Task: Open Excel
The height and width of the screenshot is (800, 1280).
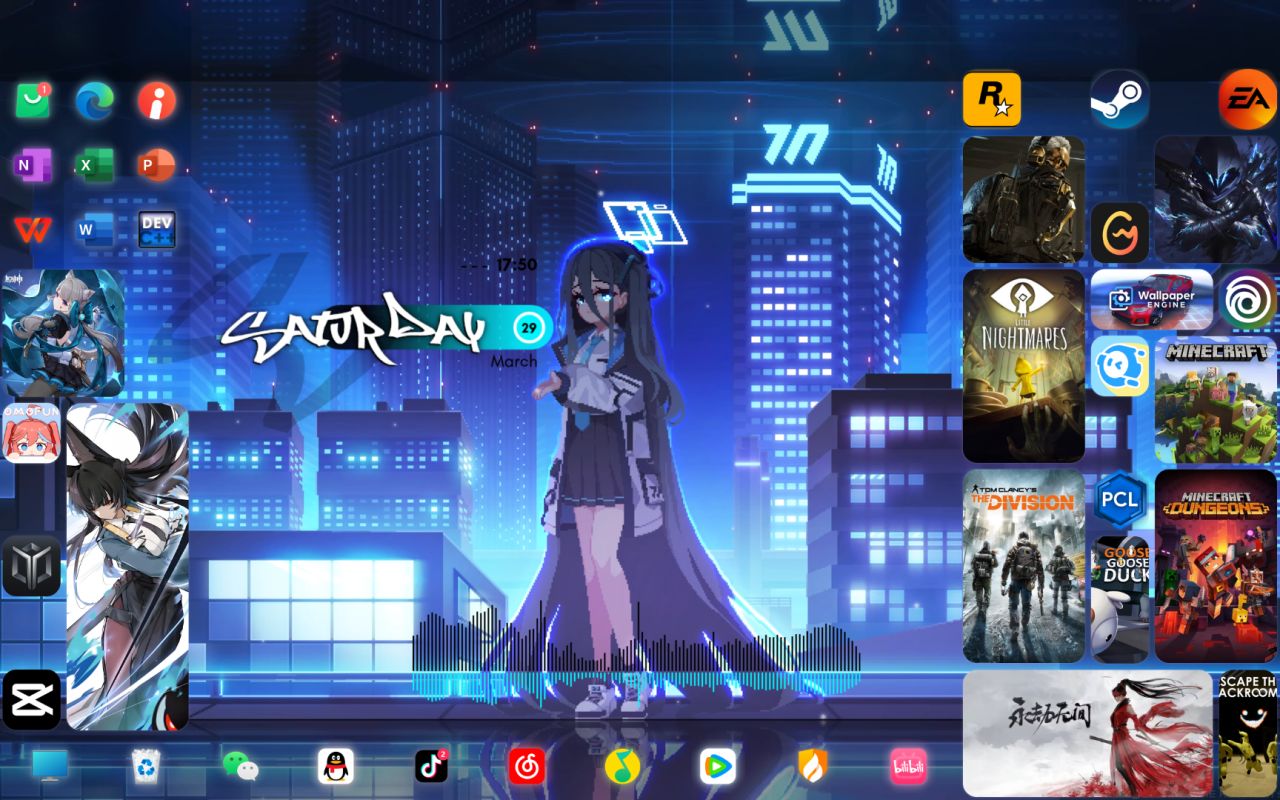Action: point(93,165)
